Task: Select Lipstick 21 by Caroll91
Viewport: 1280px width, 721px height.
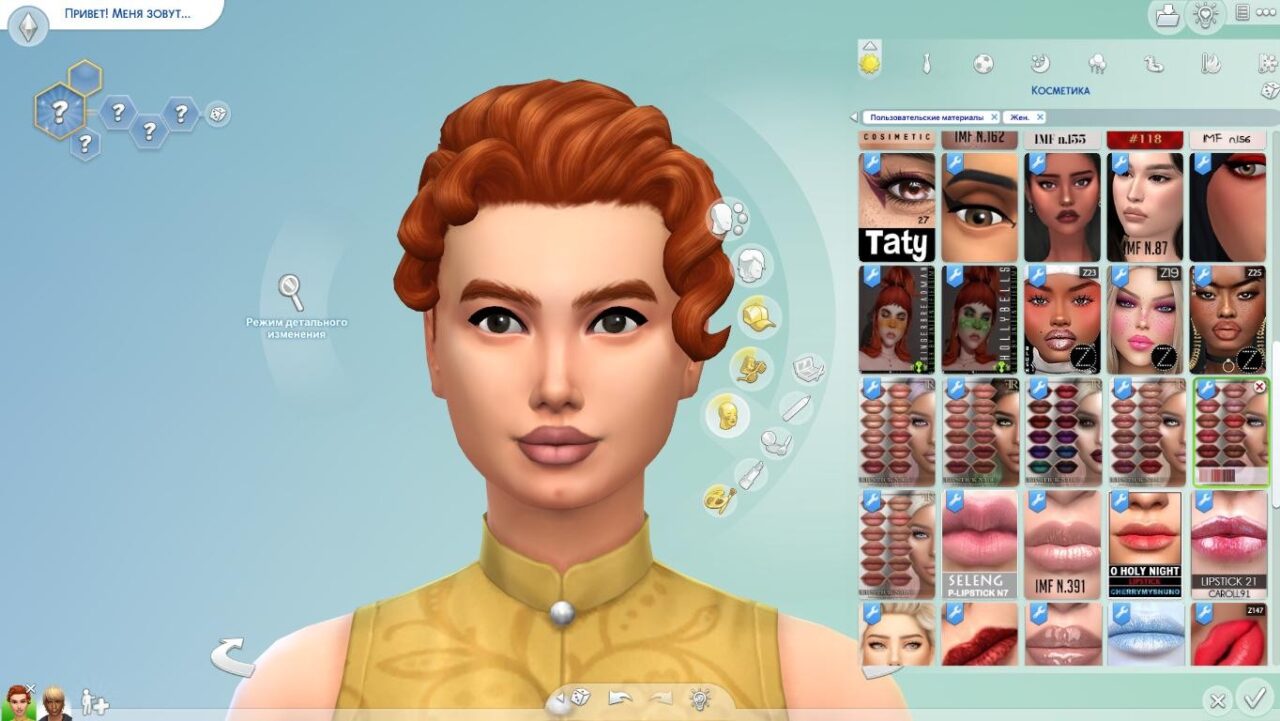Action: 1229,544
